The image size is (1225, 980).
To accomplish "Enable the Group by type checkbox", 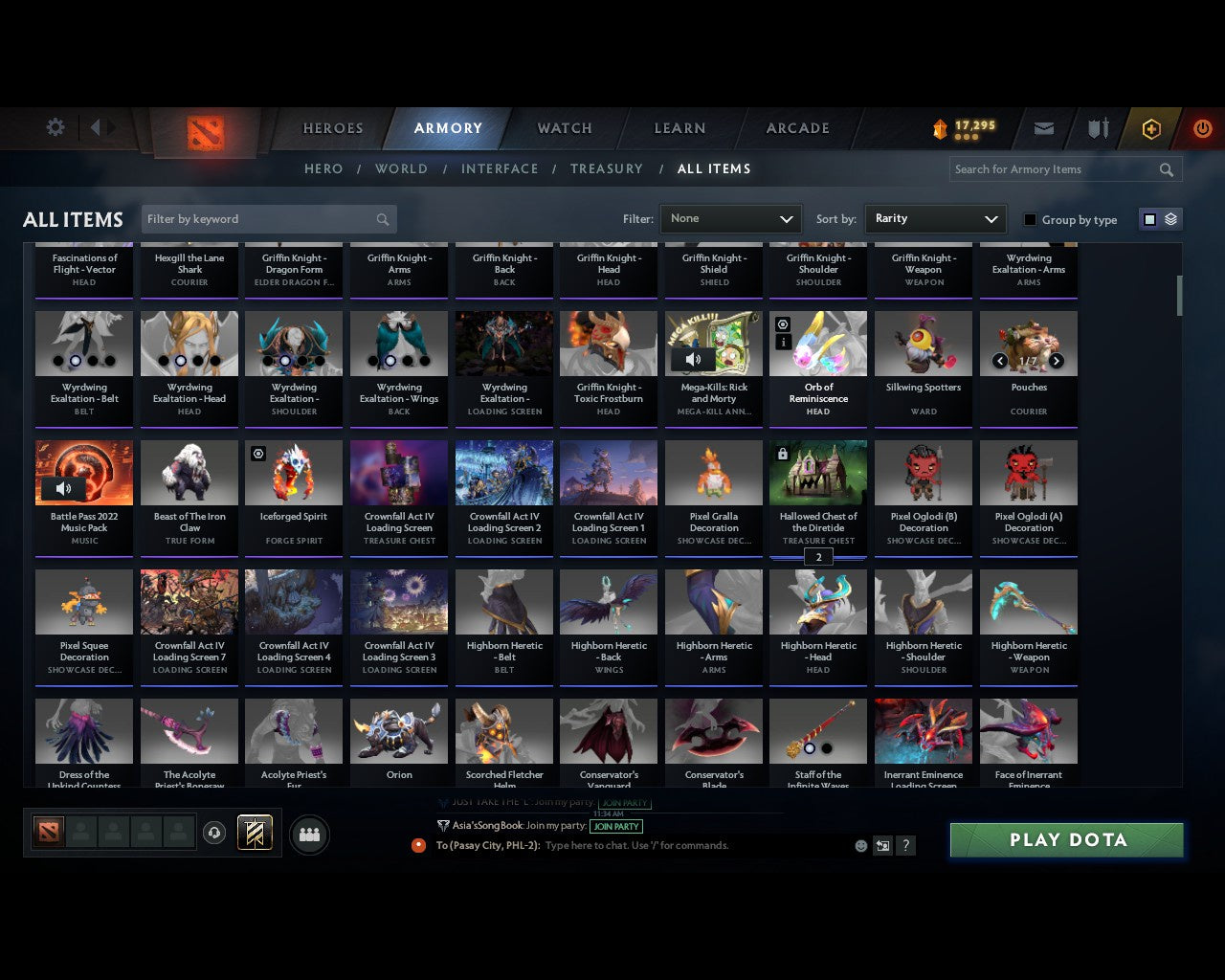I will 1030,219.
